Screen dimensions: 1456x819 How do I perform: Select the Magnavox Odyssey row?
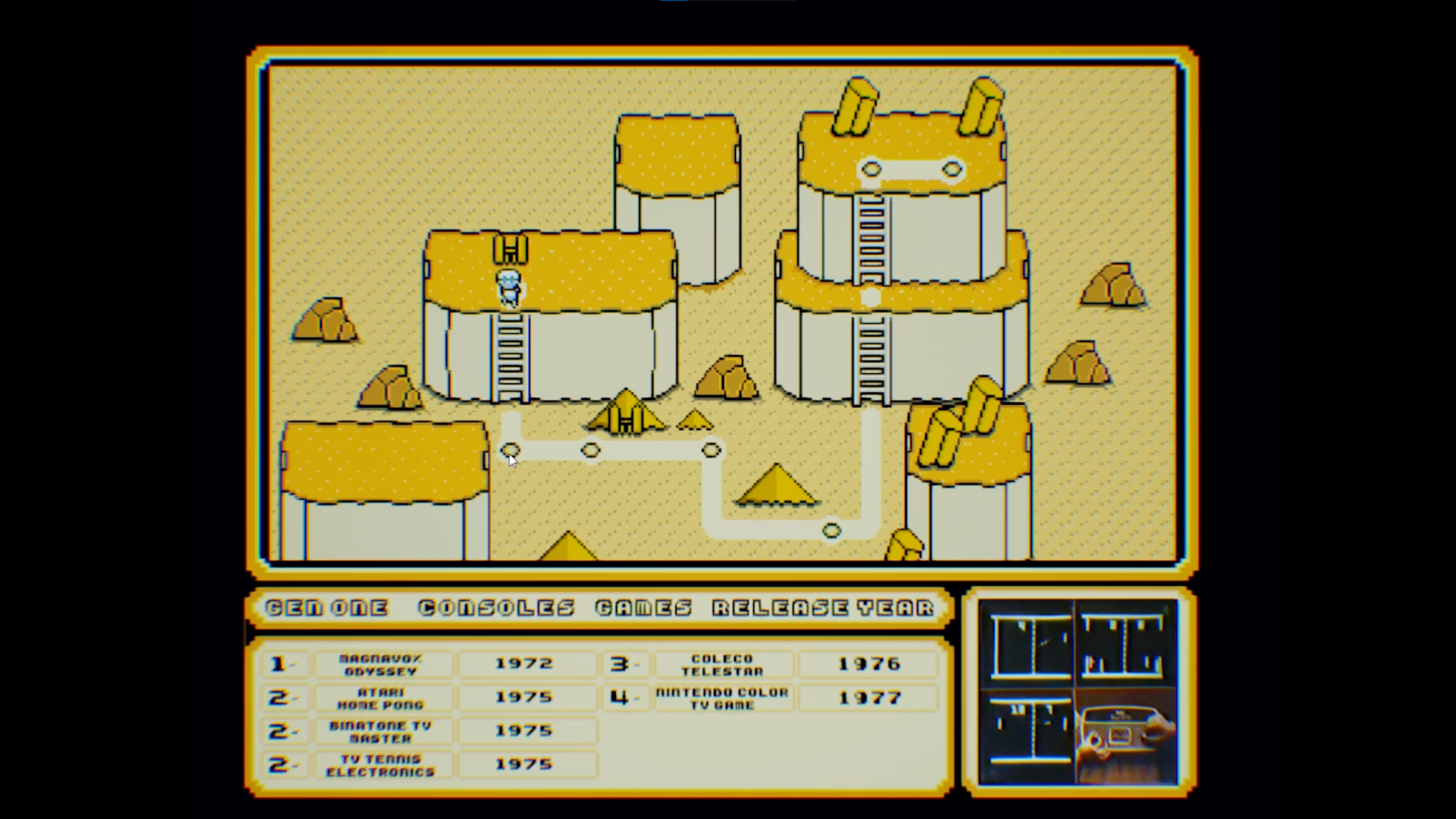click(381, 664)
